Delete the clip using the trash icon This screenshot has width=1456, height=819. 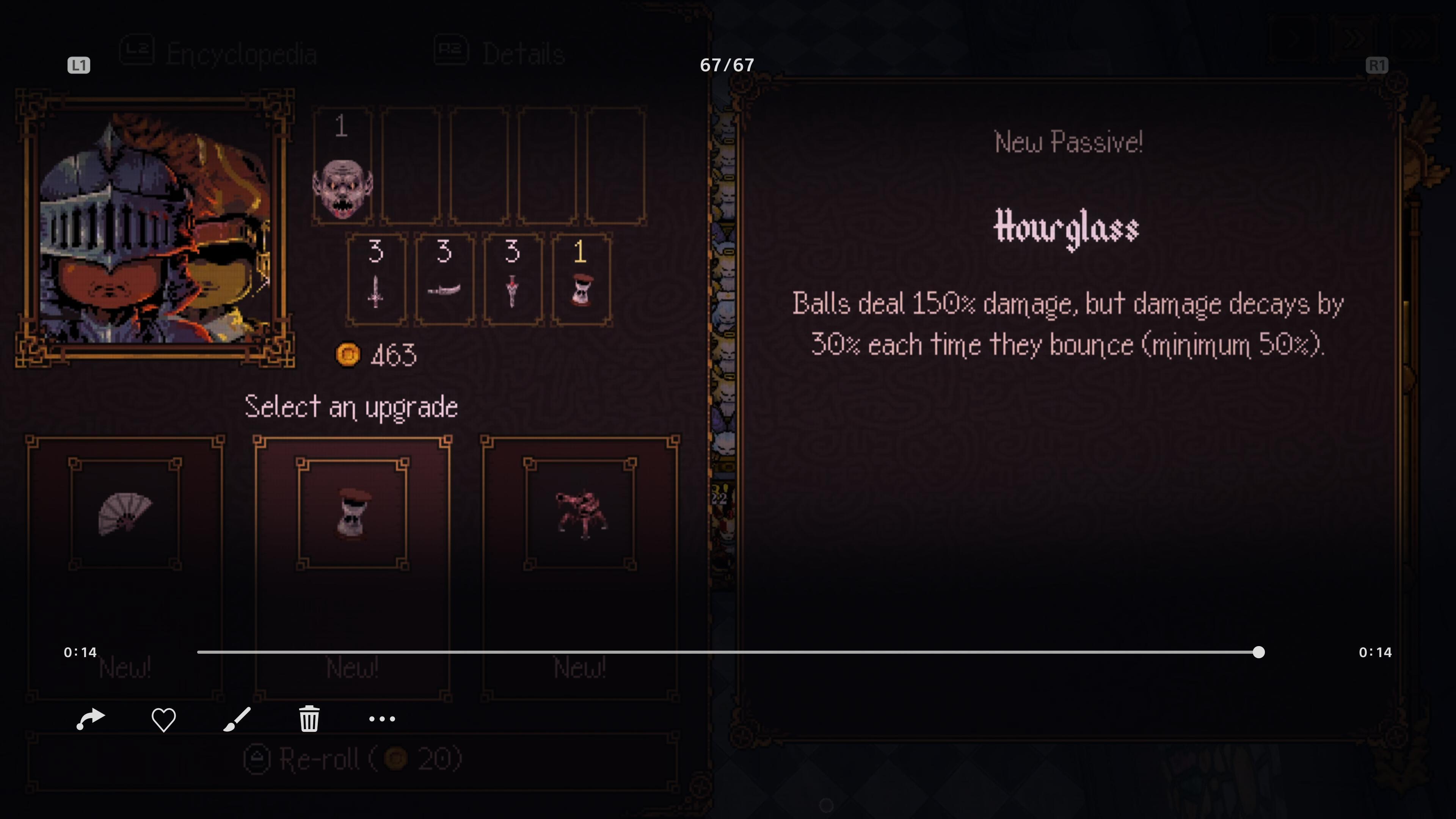[309, 719]
